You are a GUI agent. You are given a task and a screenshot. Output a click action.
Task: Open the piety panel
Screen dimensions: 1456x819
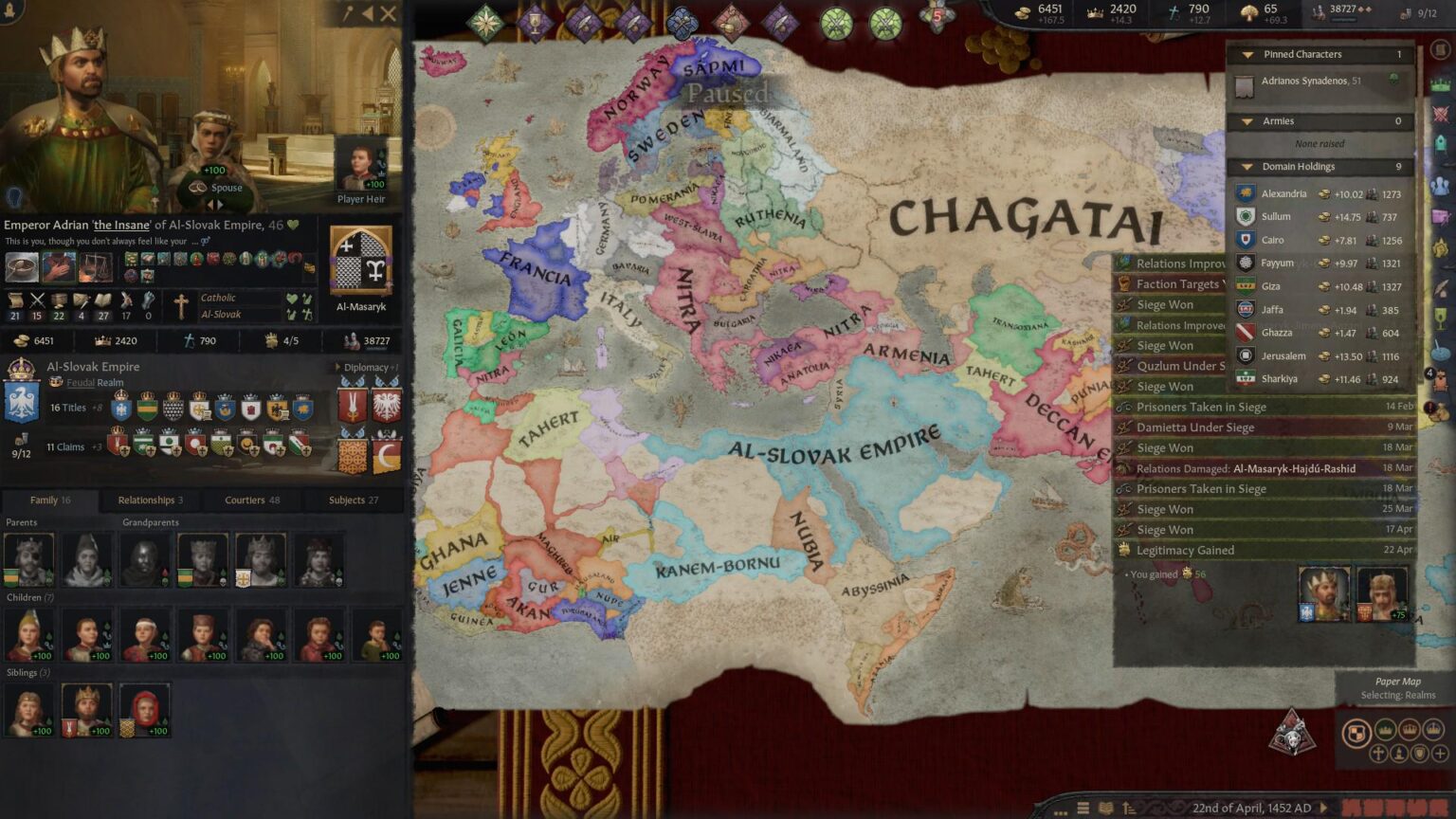coord(1174,12)
